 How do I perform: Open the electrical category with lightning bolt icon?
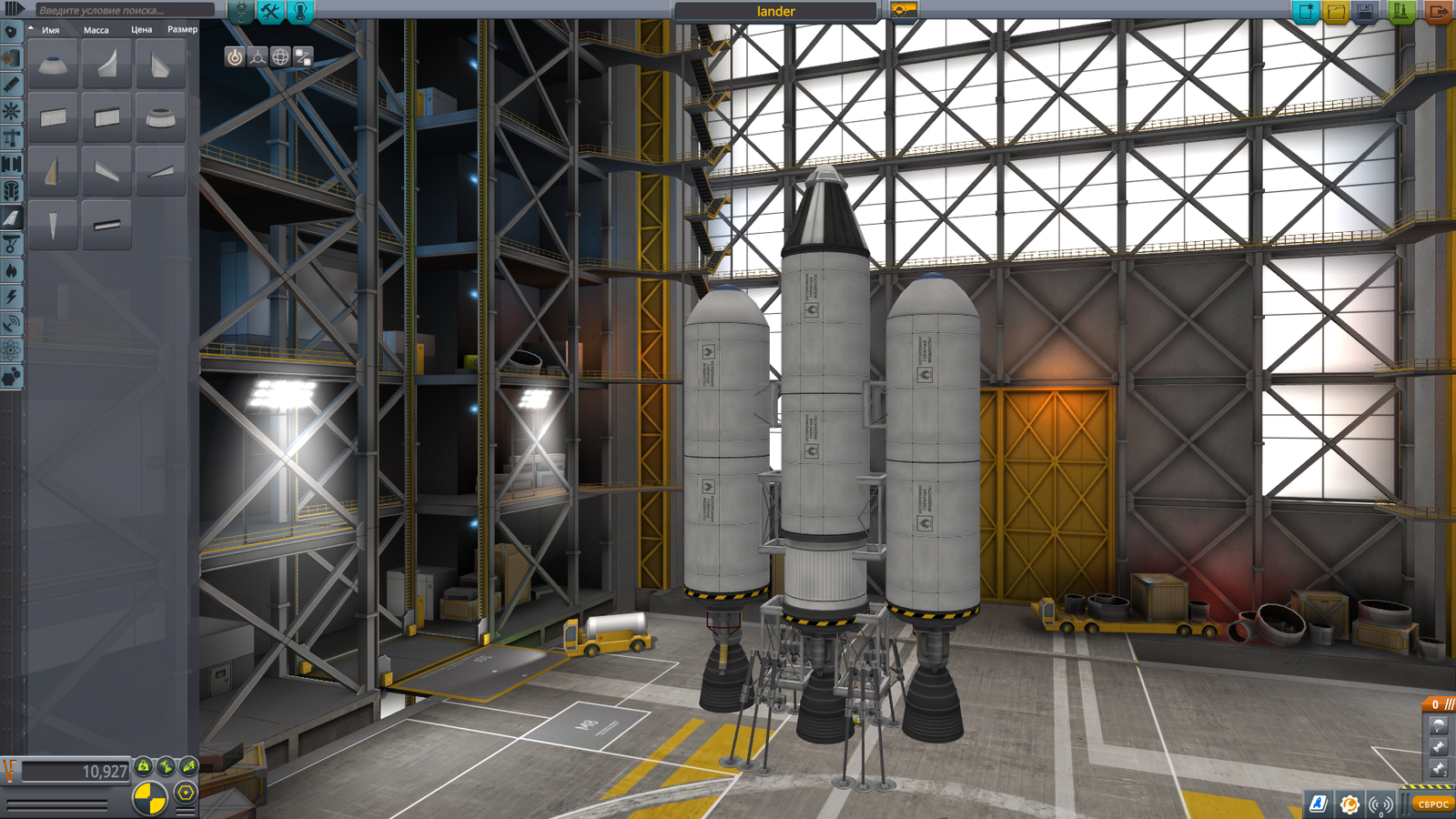(11, 297)
